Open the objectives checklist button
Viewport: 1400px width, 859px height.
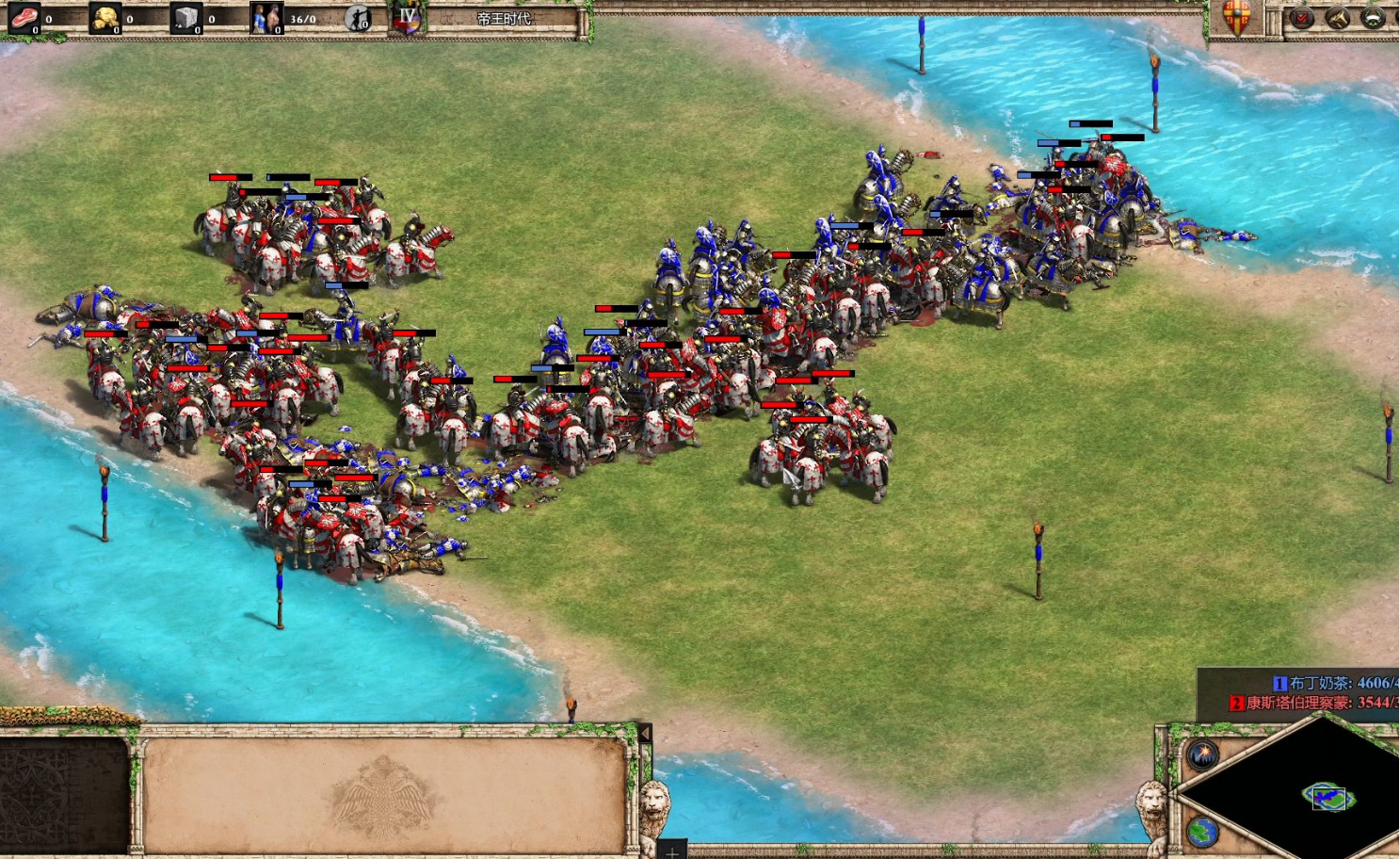click(1303, 18)
